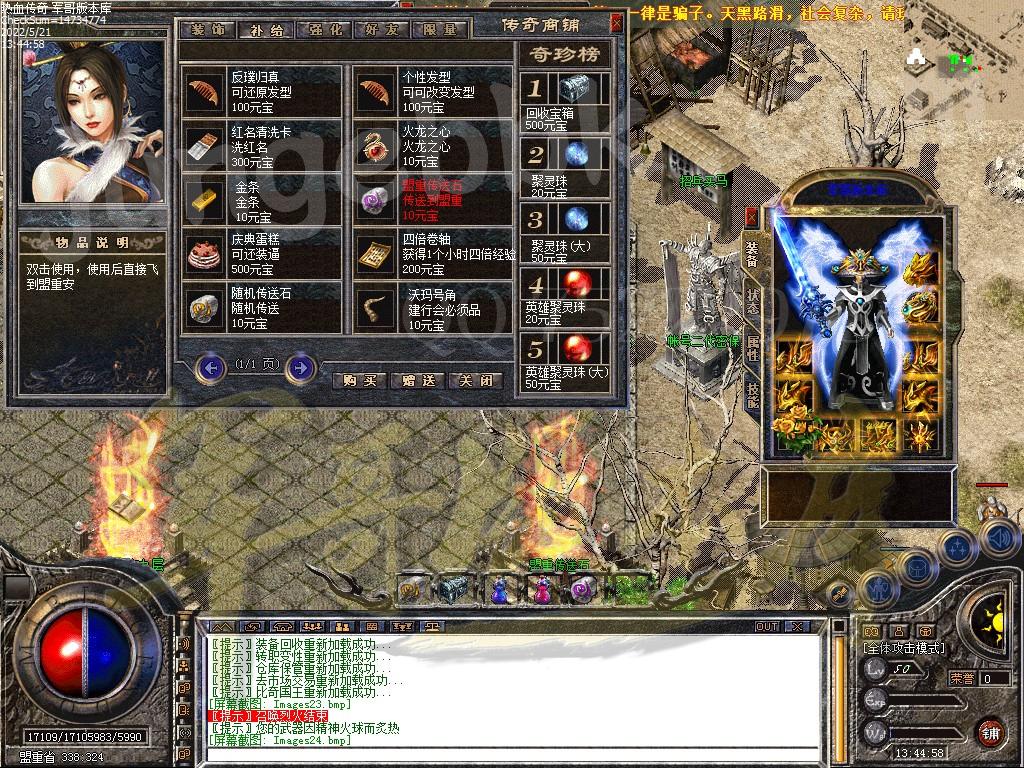Select the 回收宝箱 ranked item
The height and width of the screenshot is (768, 1024).
click(x=565, y=102)
